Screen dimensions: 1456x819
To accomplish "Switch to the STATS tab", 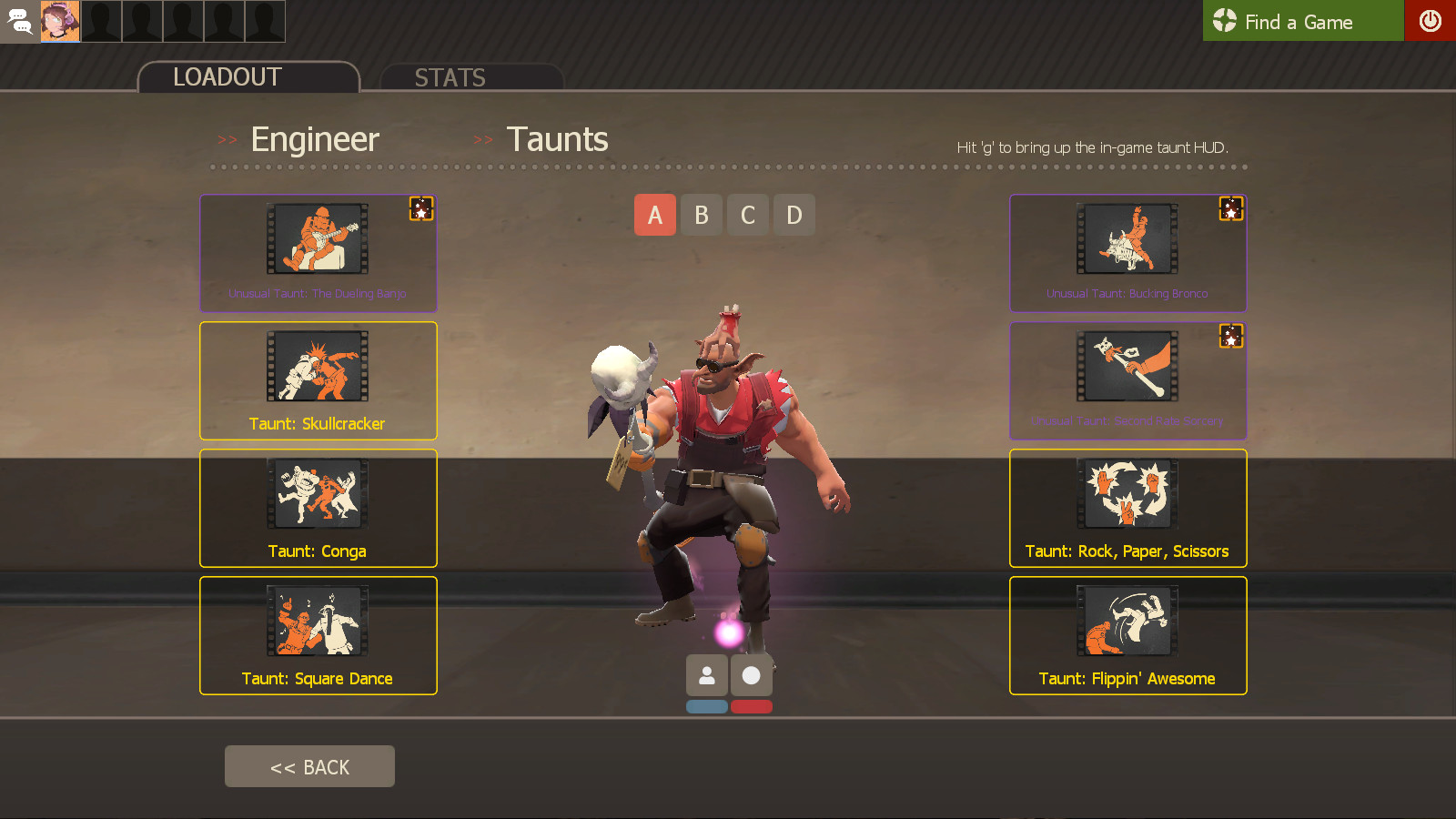I will 450,77.
